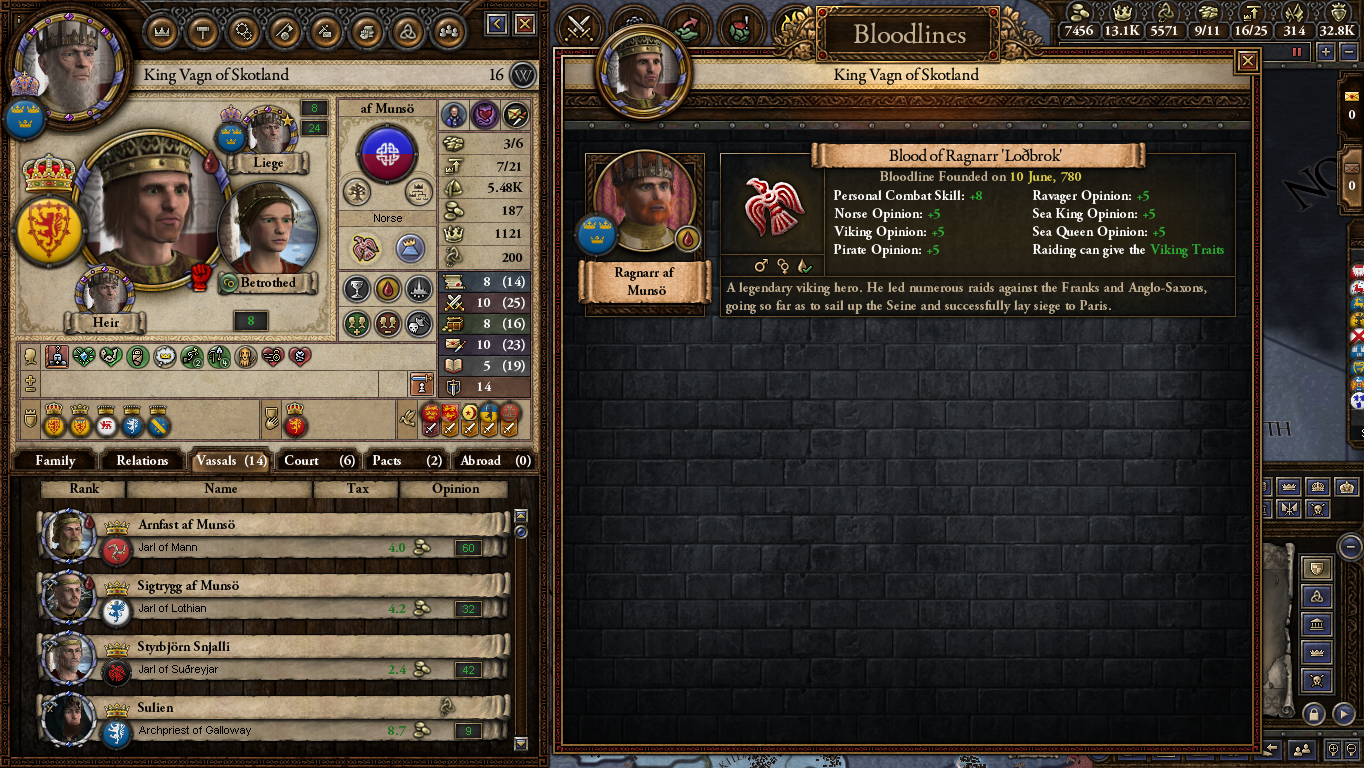Click the zoom-in magnifier on the minimap
Screen dimensions: 1364x768
point(1334,750)
